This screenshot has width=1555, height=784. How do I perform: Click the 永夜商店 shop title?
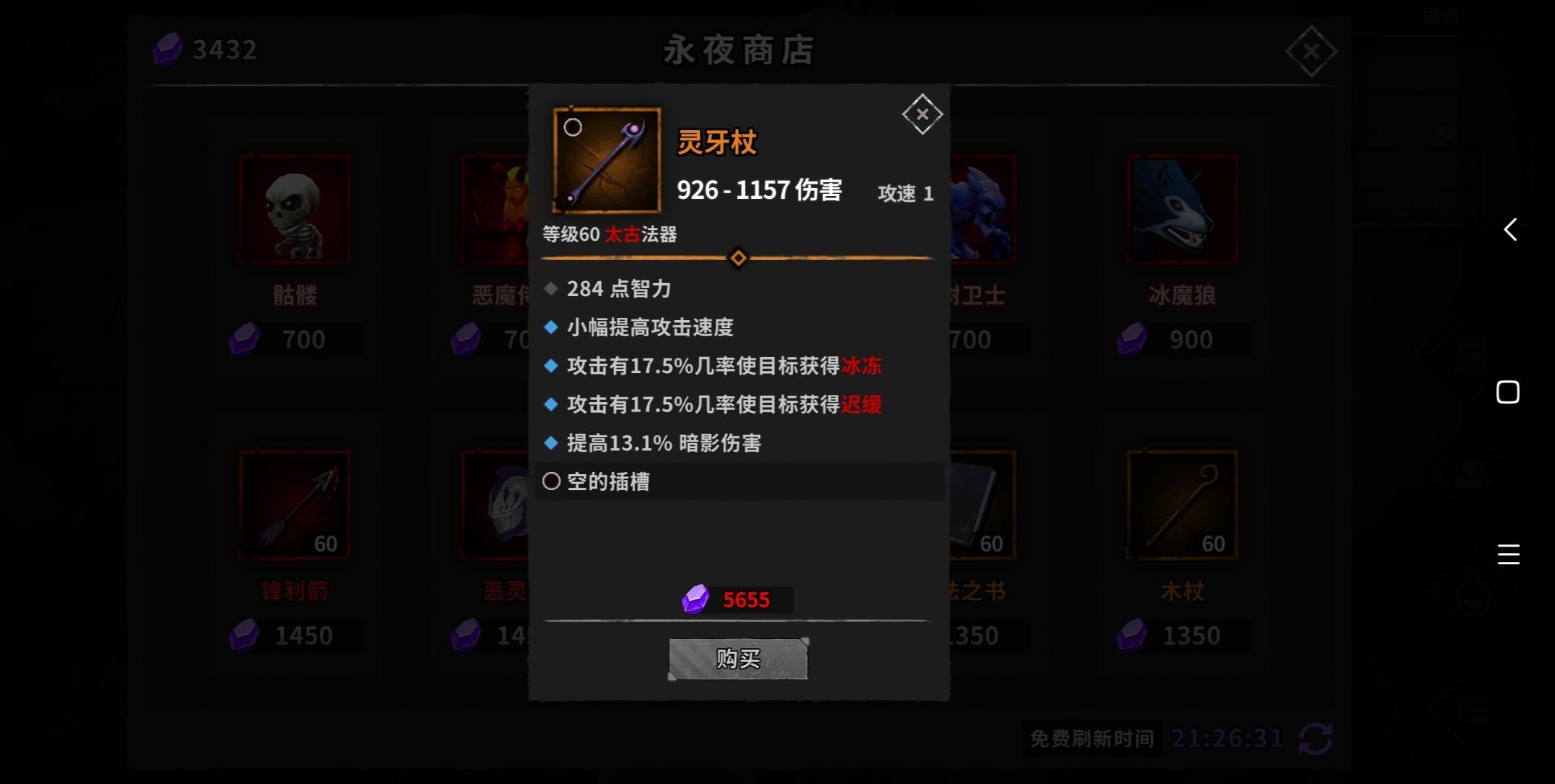738,50
